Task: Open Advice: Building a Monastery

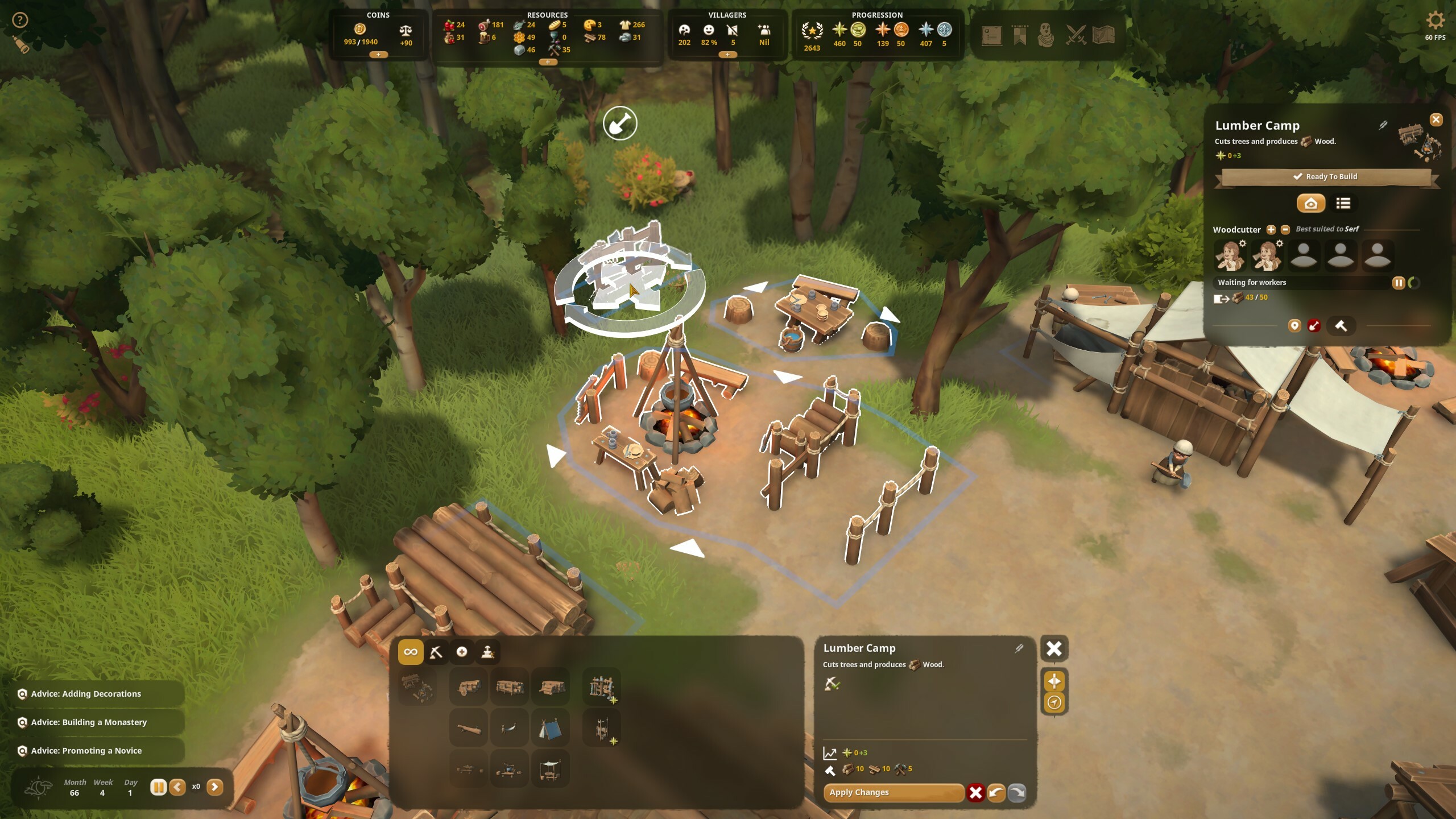Action: point(89,722)
